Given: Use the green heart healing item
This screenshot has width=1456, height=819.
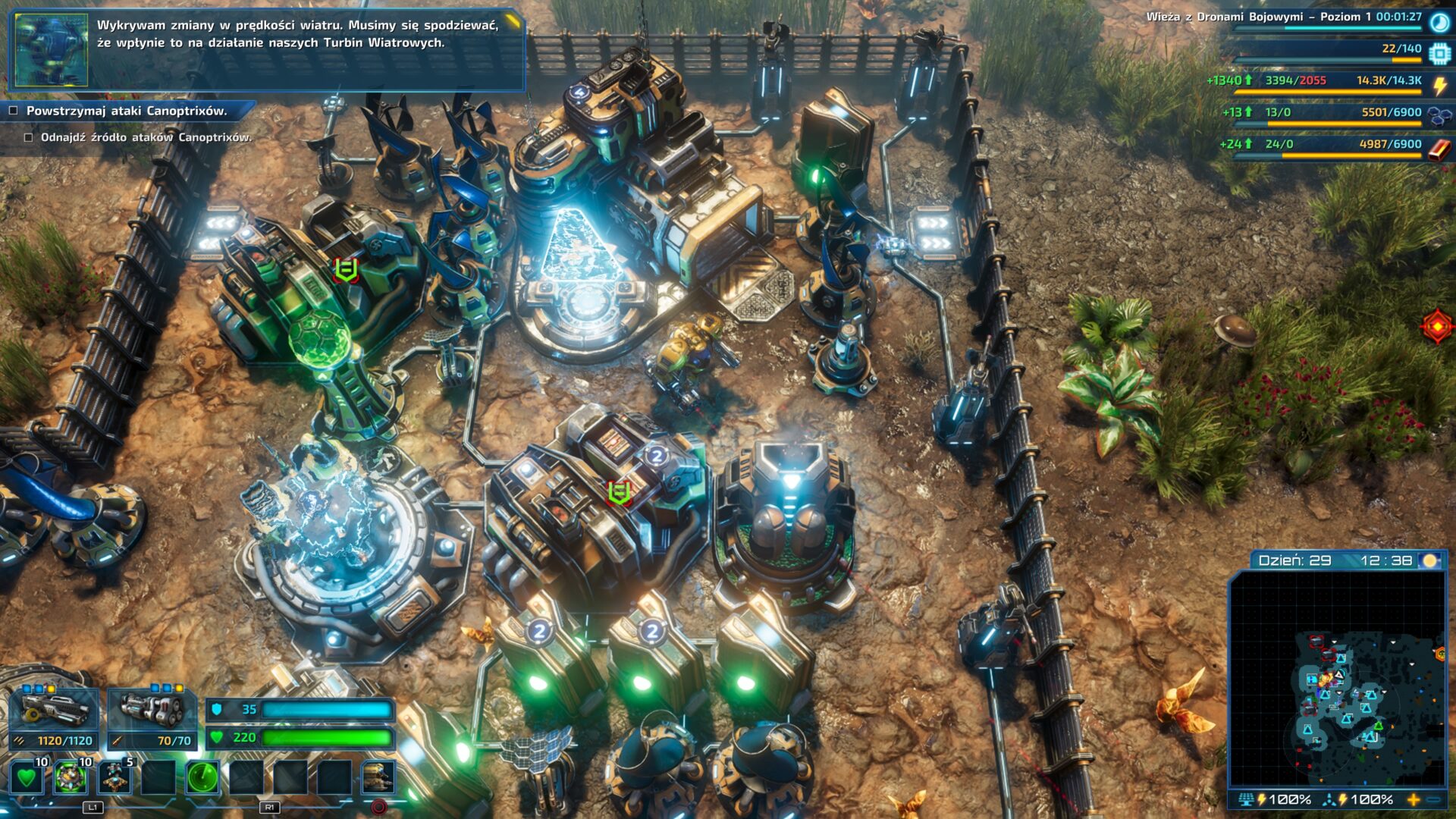Looking at the screenshot, I should [x=27, y=777].
